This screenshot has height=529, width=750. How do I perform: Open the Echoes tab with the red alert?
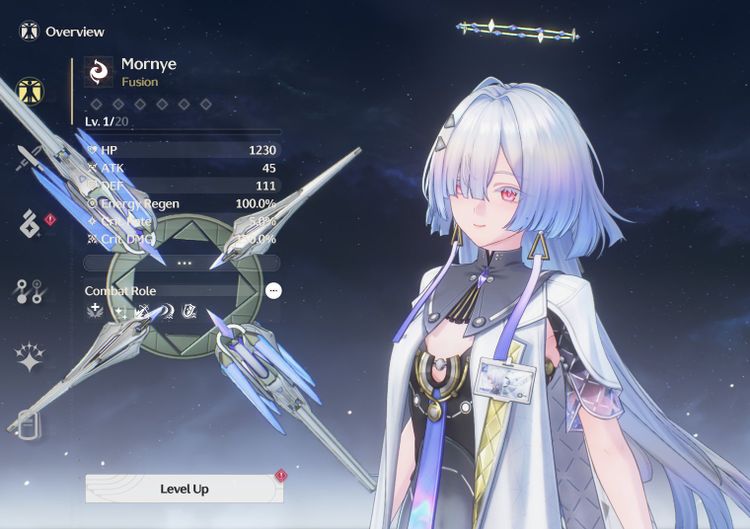pos(31,225)
